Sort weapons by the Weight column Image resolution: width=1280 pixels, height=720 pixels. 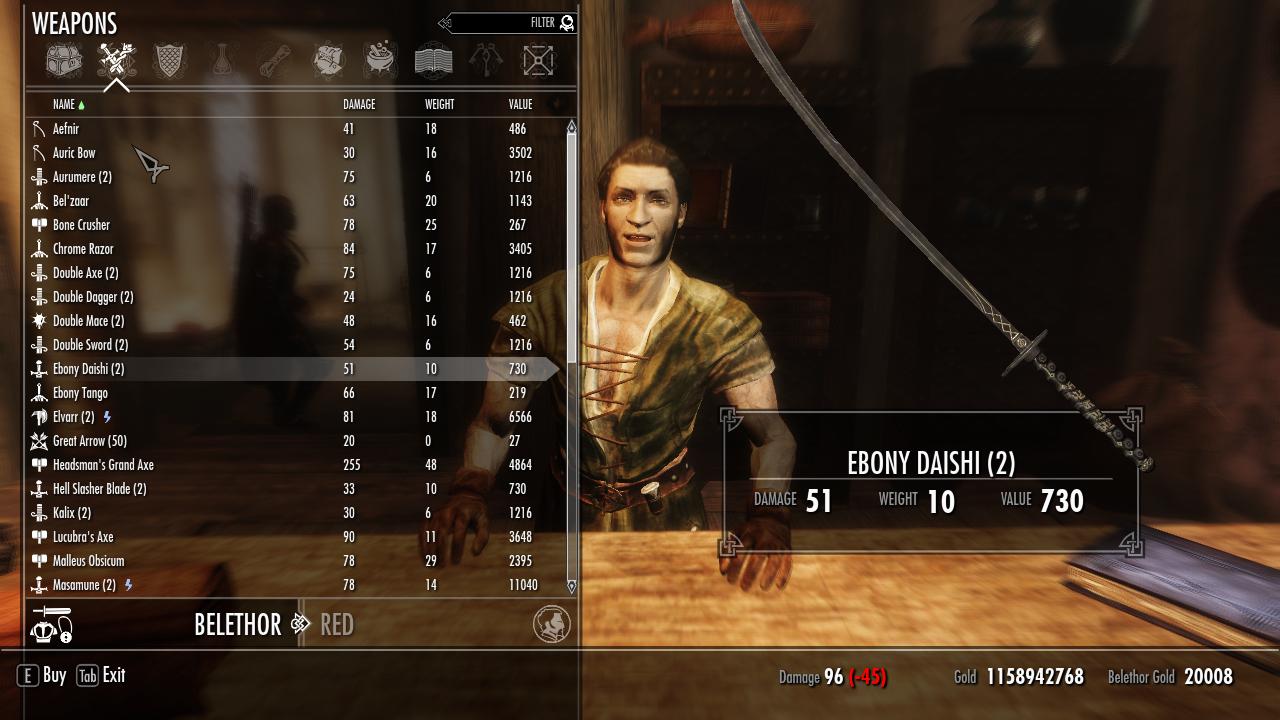(439, 105)
